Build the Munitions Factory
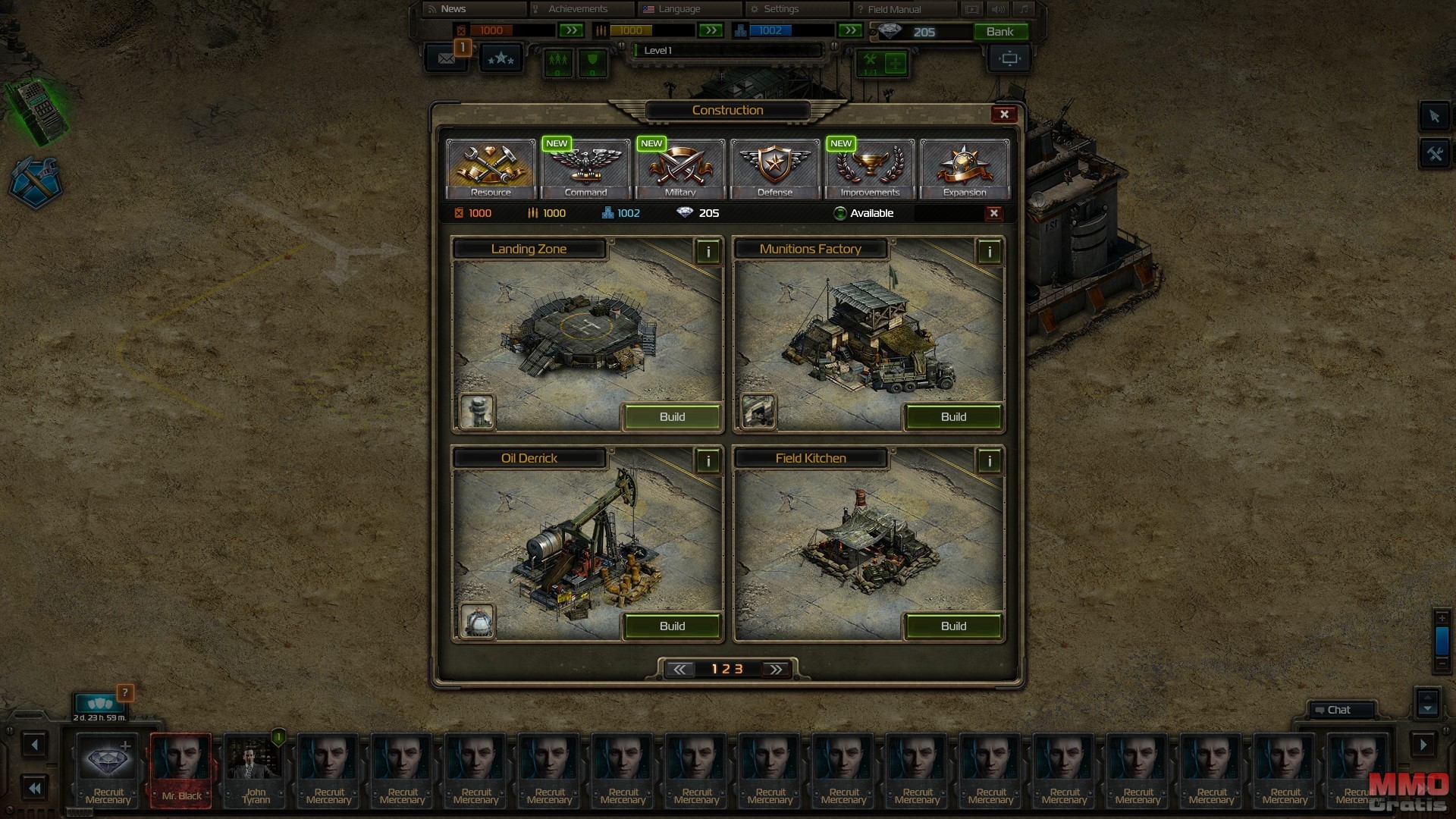Viewport: 1456px width, 819px height. tap(953, 417)
